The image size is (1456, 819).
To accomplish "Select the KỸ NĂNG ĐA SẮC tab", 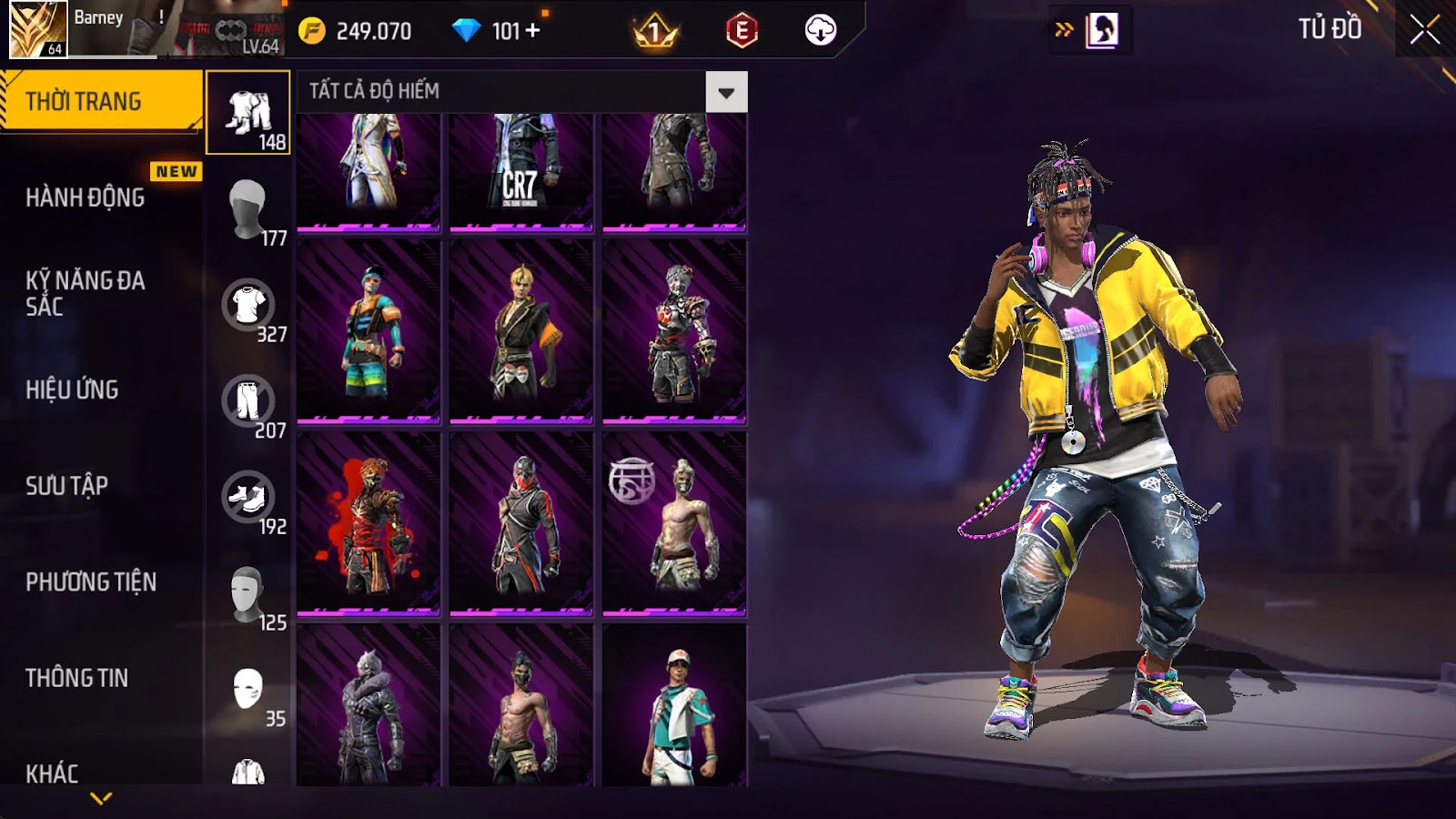I will click(x=86, y=293).
